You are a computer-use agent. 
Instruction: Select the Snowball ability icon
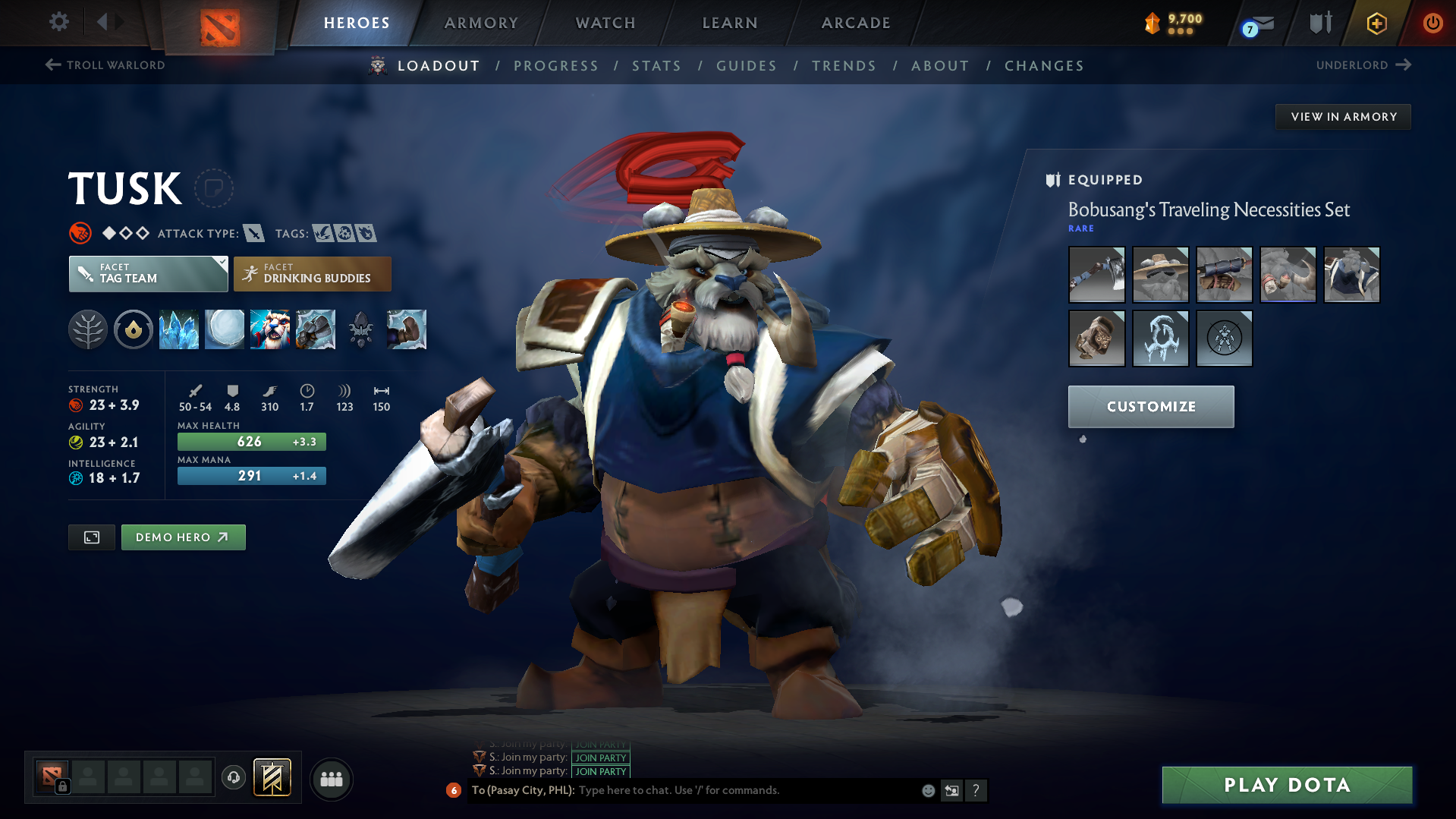pyautogui.click(x=225, y=329)
